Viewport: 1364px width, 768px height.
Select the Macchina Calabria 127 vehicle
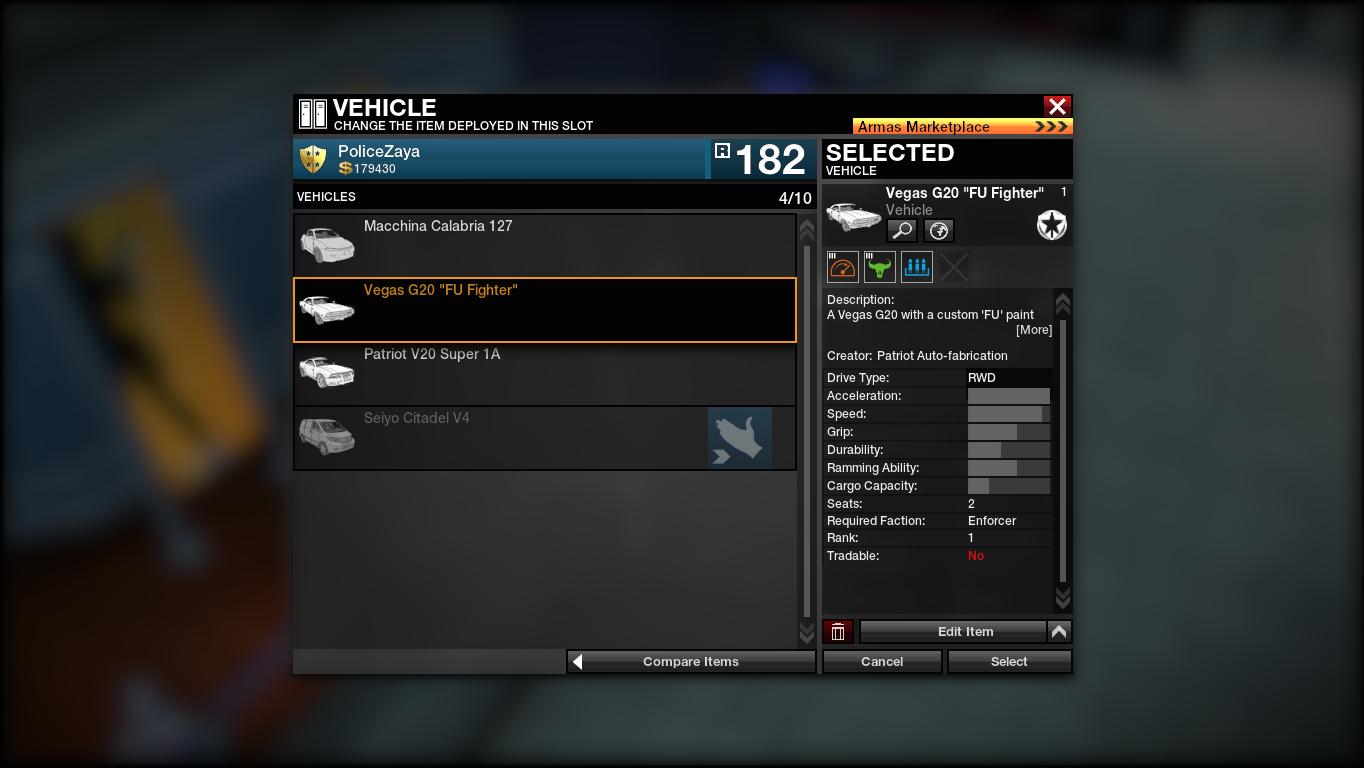coord(544,244)
